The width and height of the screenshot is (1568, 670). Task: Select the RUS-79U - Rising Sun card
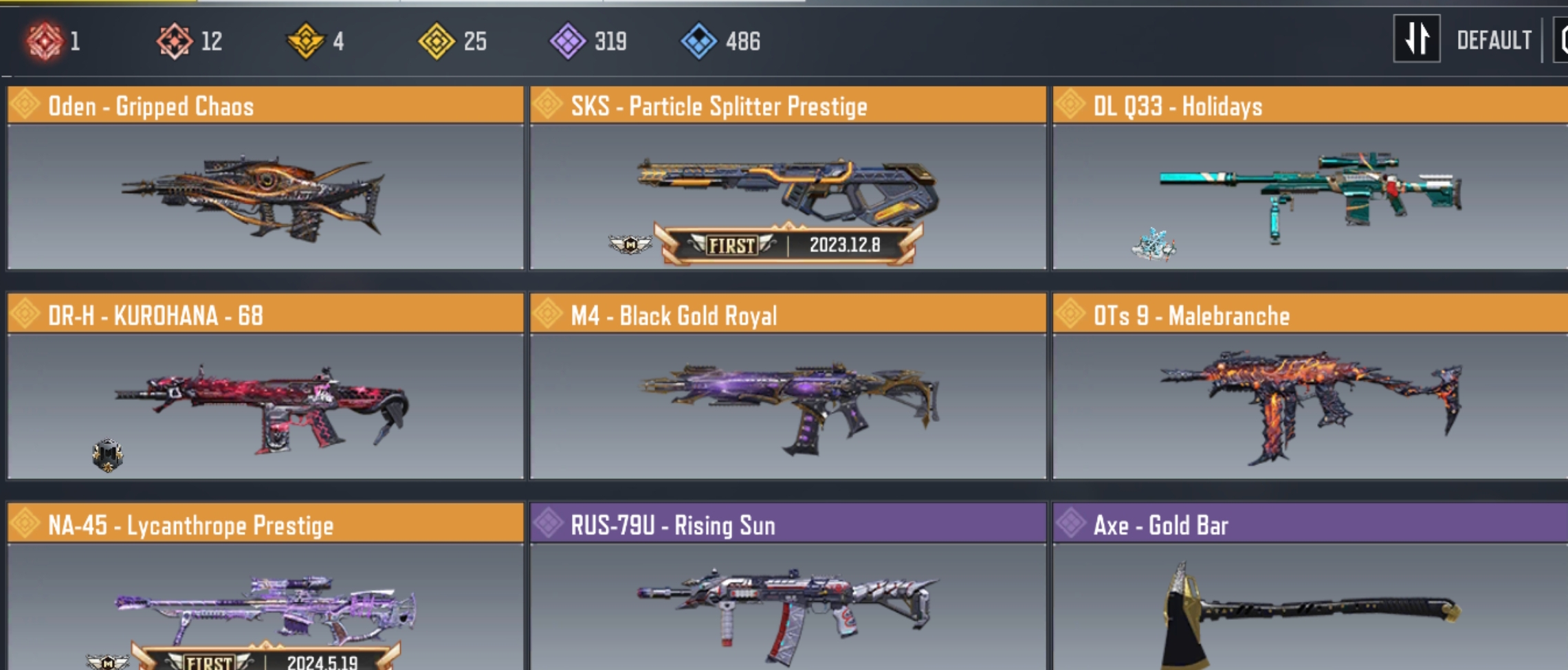[788, 591]
